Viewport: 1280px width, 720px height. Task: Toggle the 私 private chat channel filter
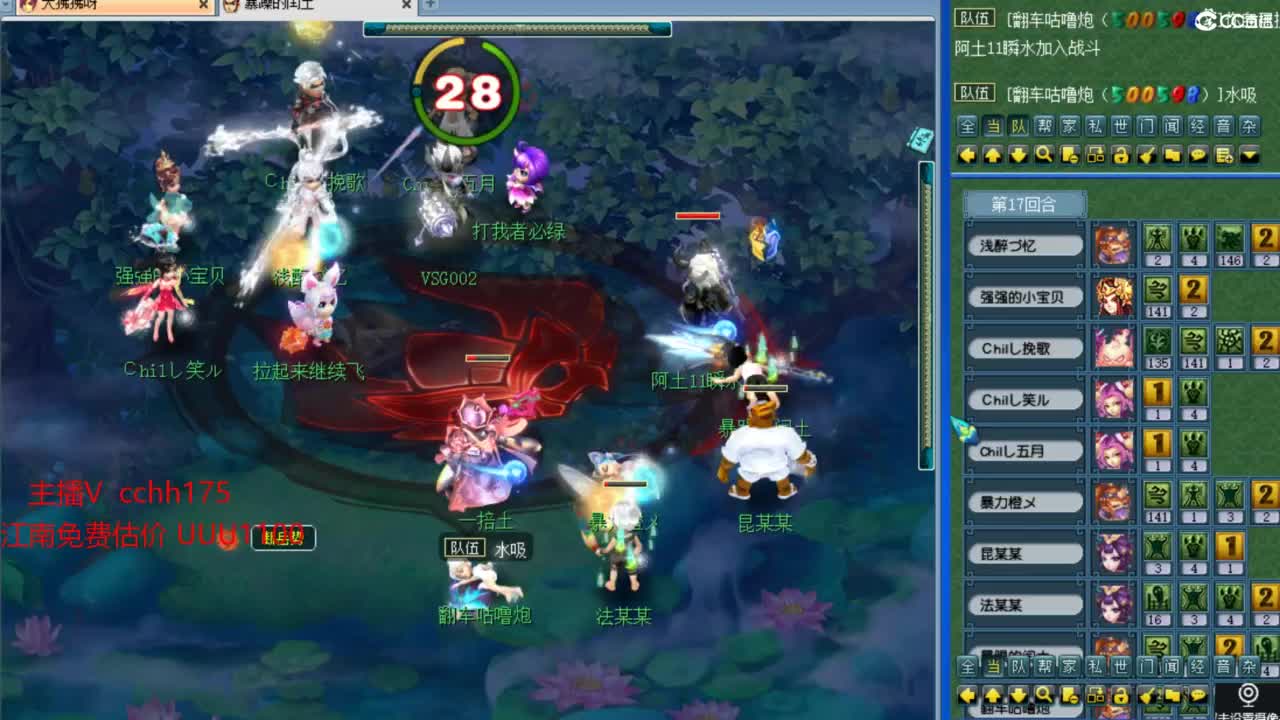(1098, 126)
